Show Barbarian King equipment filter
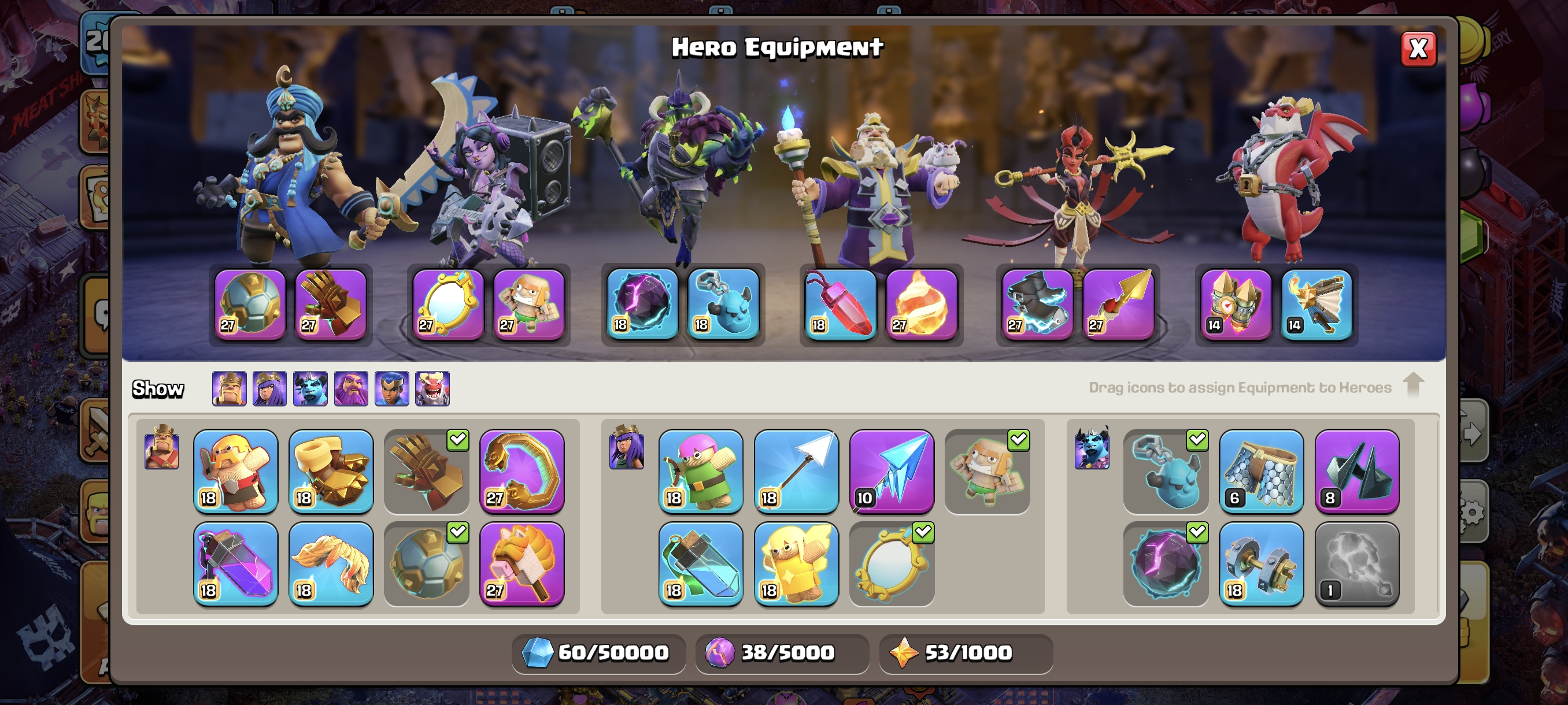 tap(229, 388)
